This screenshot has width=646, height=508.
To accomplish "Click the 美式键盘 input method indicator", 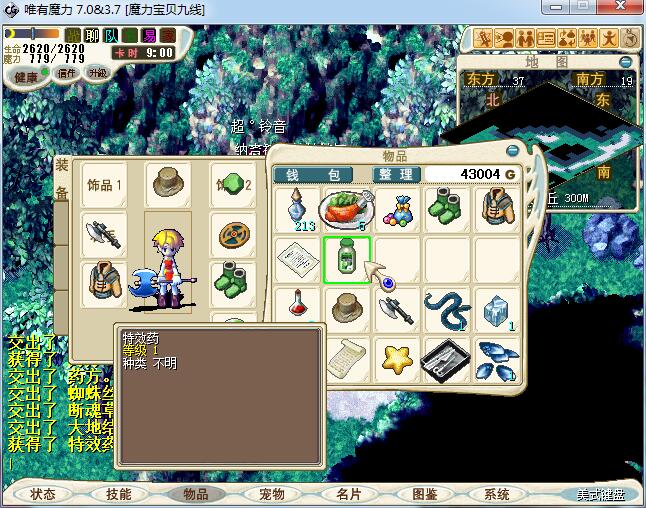I will tap(600, 494).
